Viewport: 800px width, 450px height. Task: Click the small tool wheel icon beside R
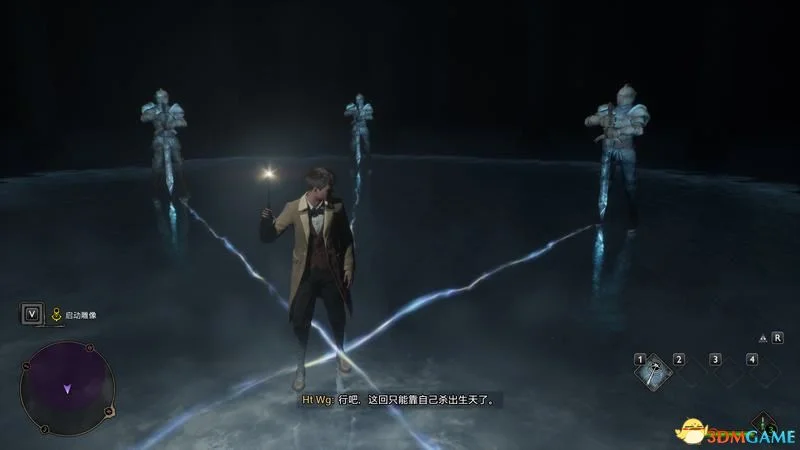[763, 339]
